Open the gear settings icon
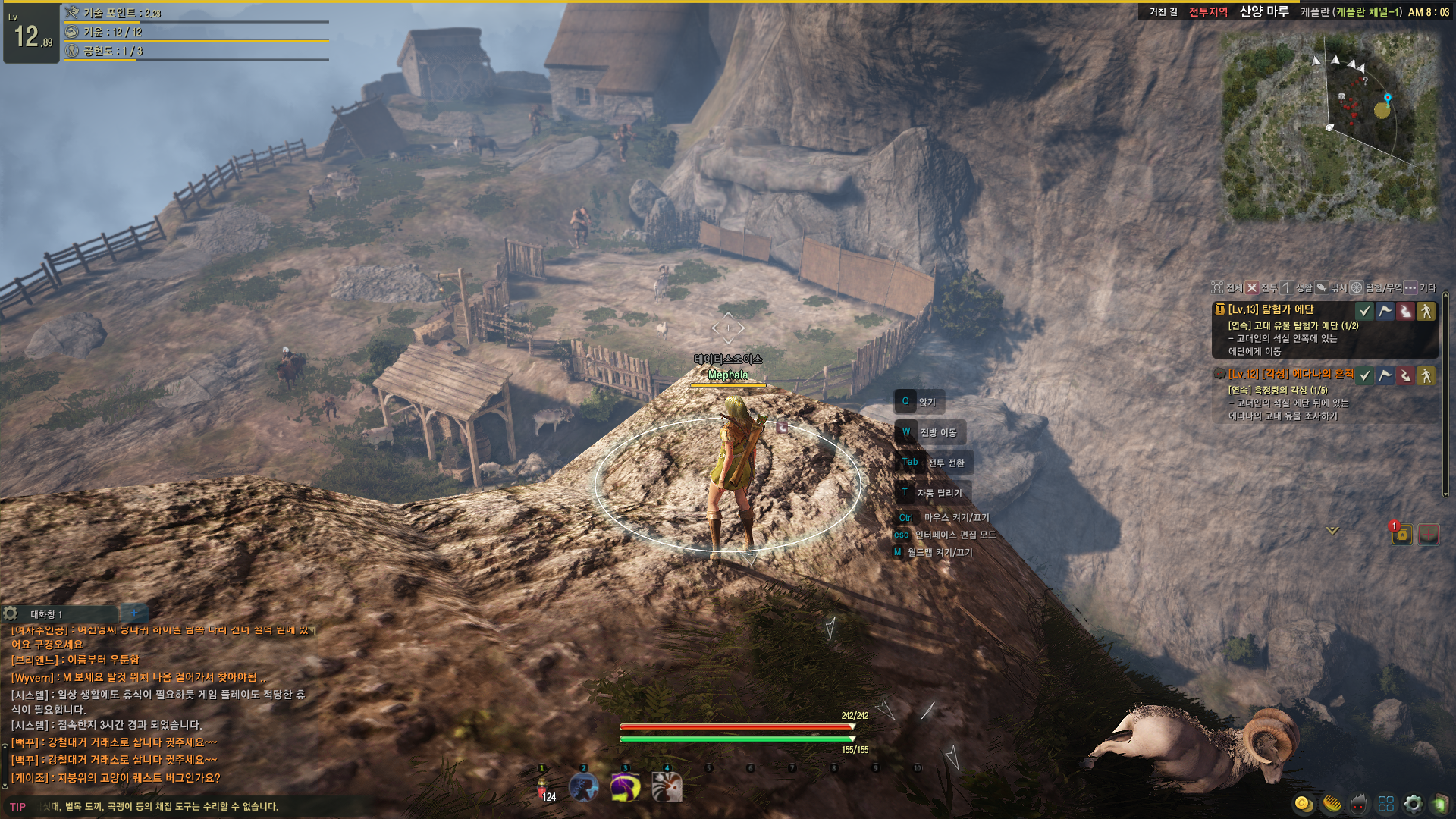This screenshot has width=1456, height=819. [x=1414, y=804]
